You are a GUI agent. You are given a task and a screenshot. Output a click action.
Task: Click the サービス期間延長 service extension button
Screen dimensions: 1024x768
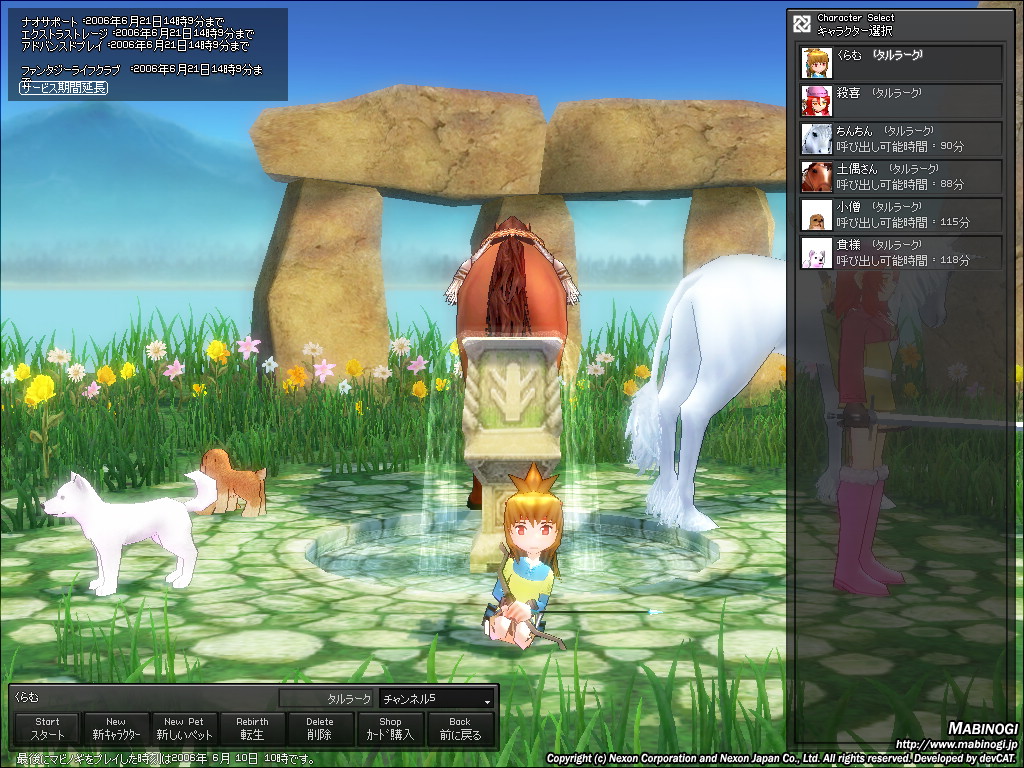(x=64, y=88)
